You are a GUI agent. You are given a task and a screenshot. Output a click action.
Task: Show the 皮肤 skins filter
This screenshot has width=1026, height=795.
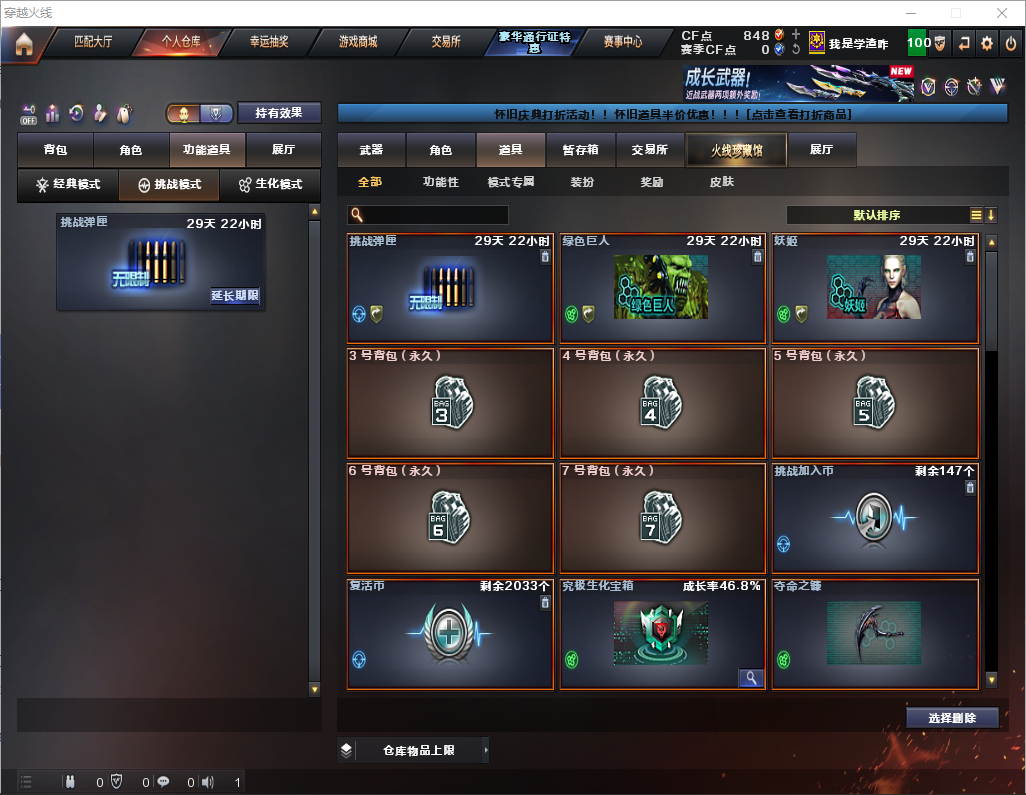[721, 183]
